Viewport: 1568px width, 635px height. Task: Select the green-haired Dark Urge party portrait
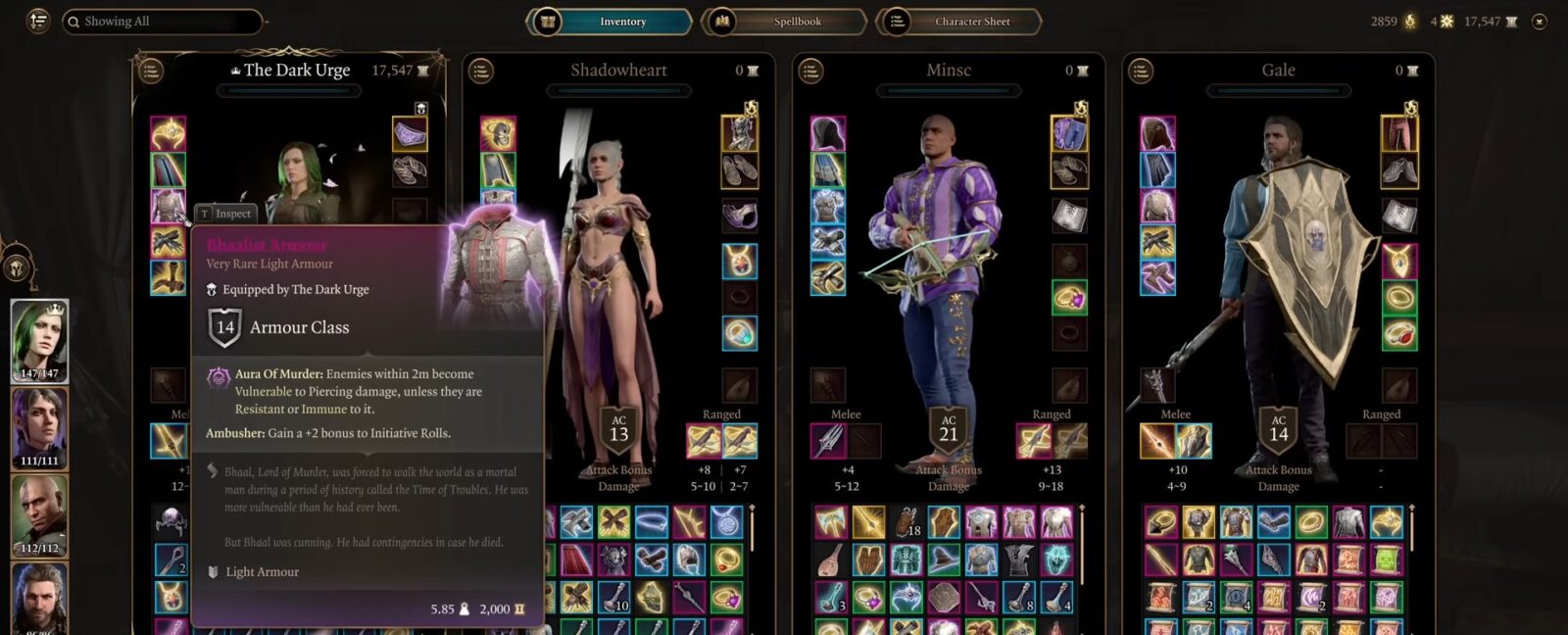[x=39, y=339]
